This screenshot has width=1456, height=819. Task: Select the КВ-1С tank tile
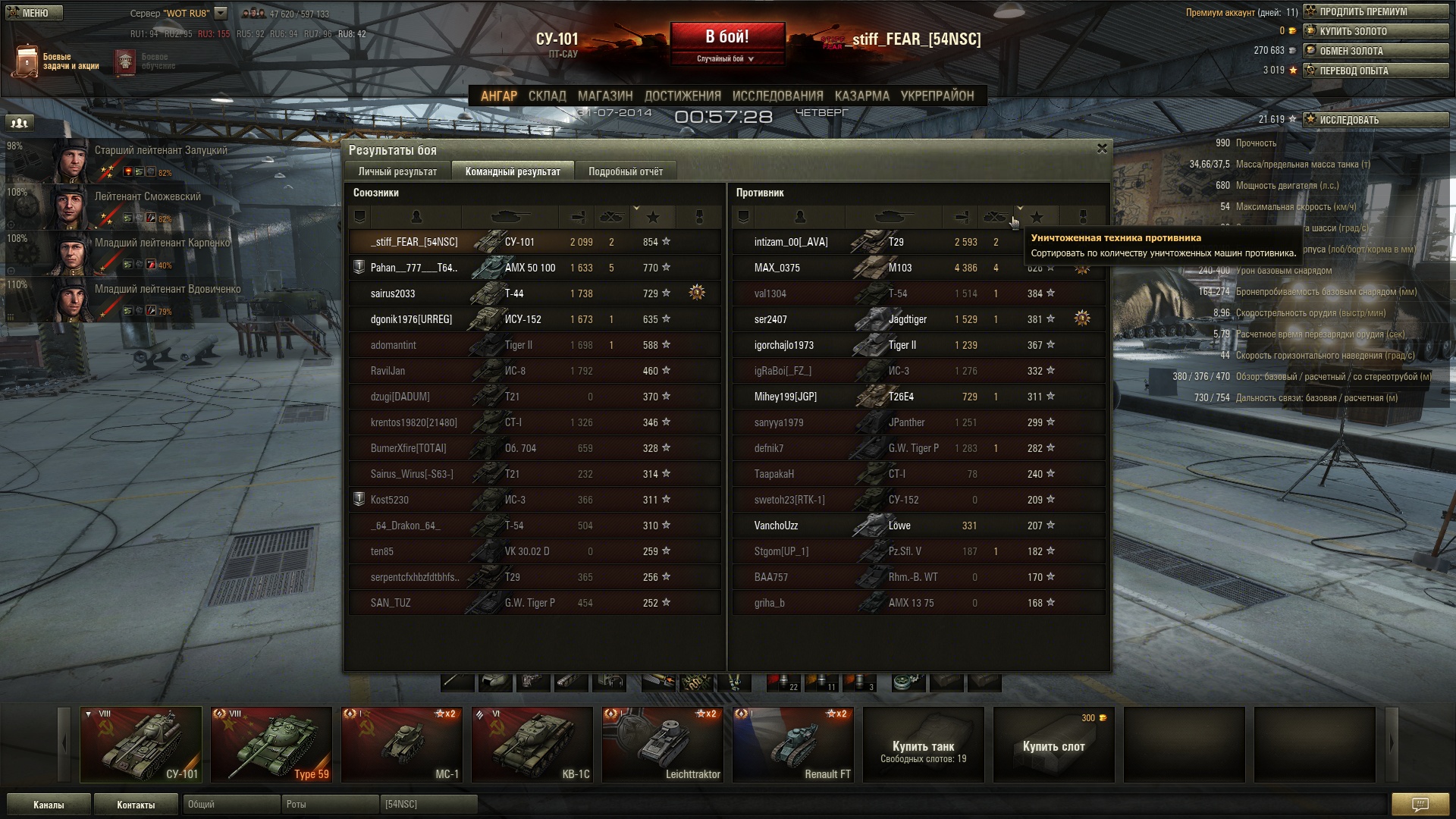pyautogui.click(x=532, y=745)
